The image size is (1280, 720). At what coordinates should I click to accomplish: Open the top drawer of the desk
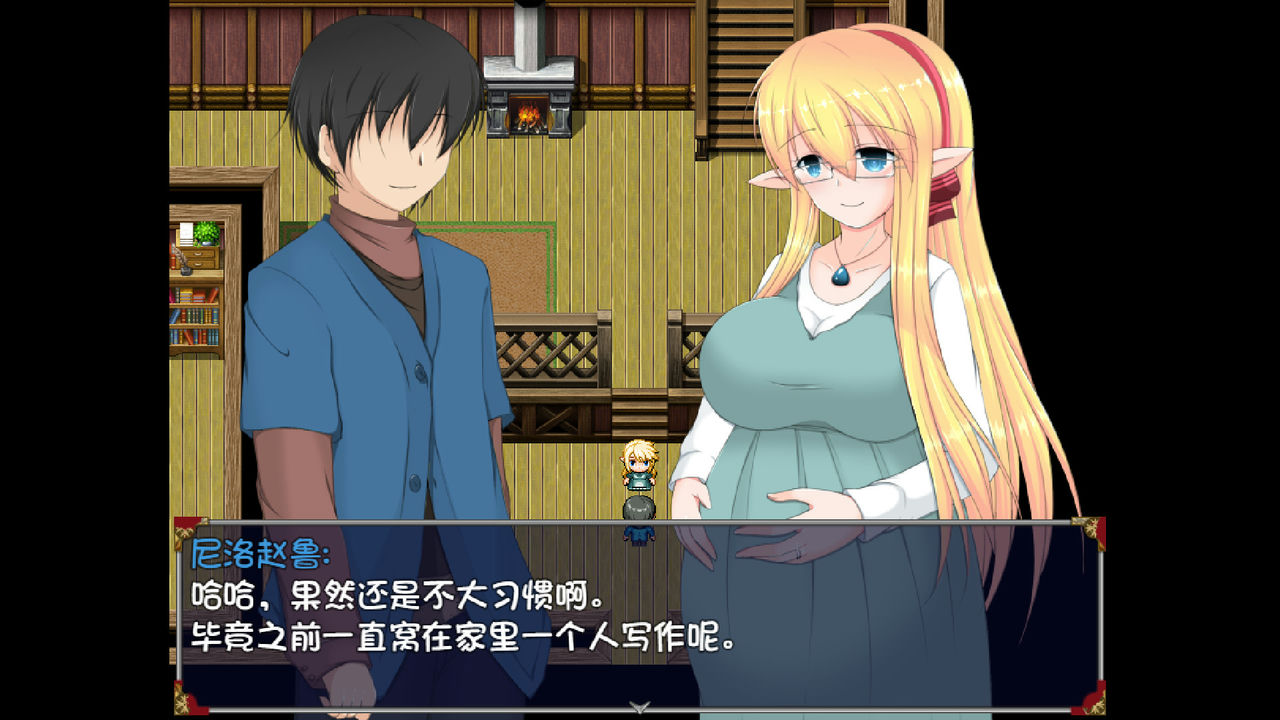click(199, 253)
